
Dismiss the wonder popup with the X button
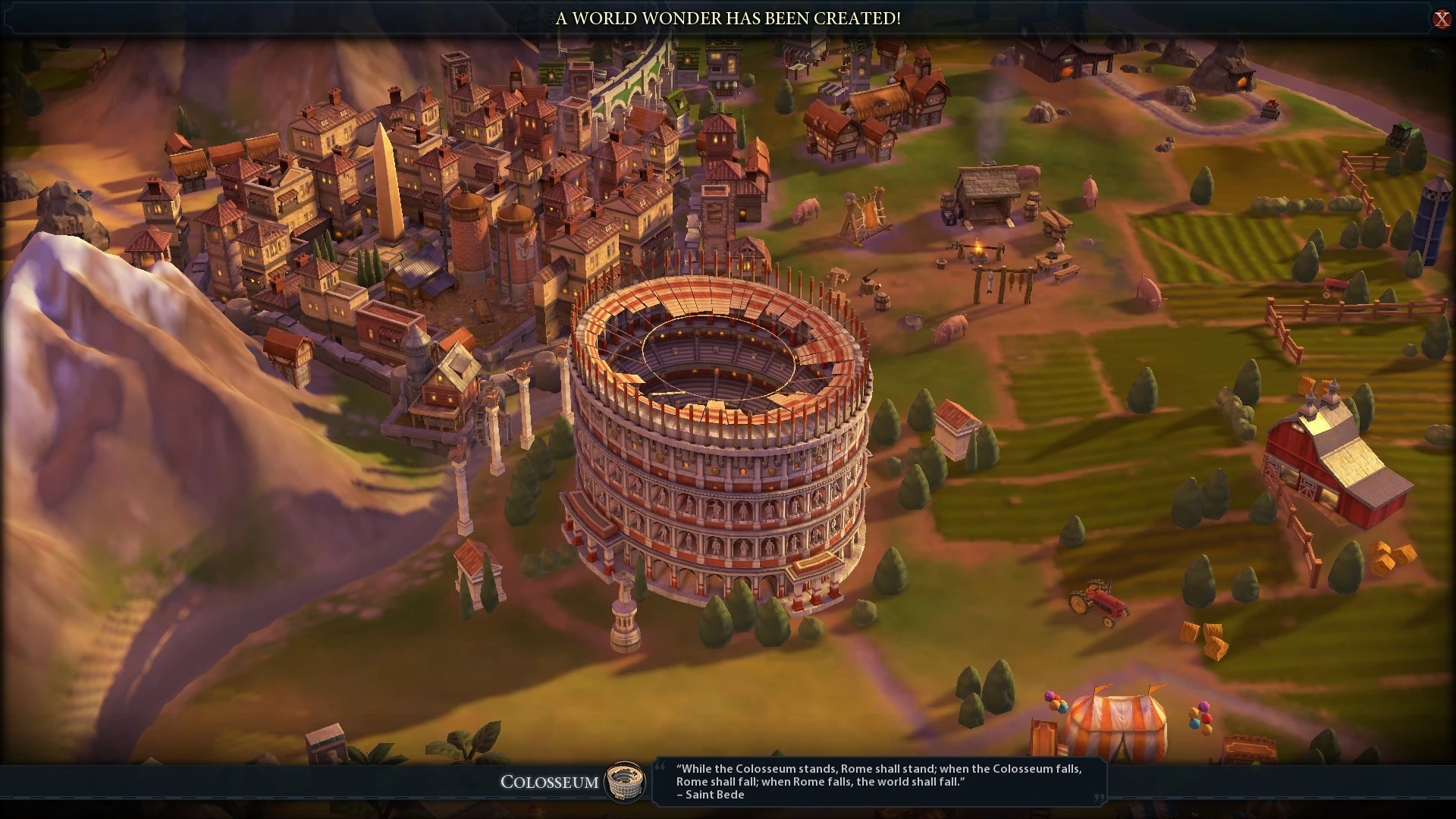pos(1442,19)
